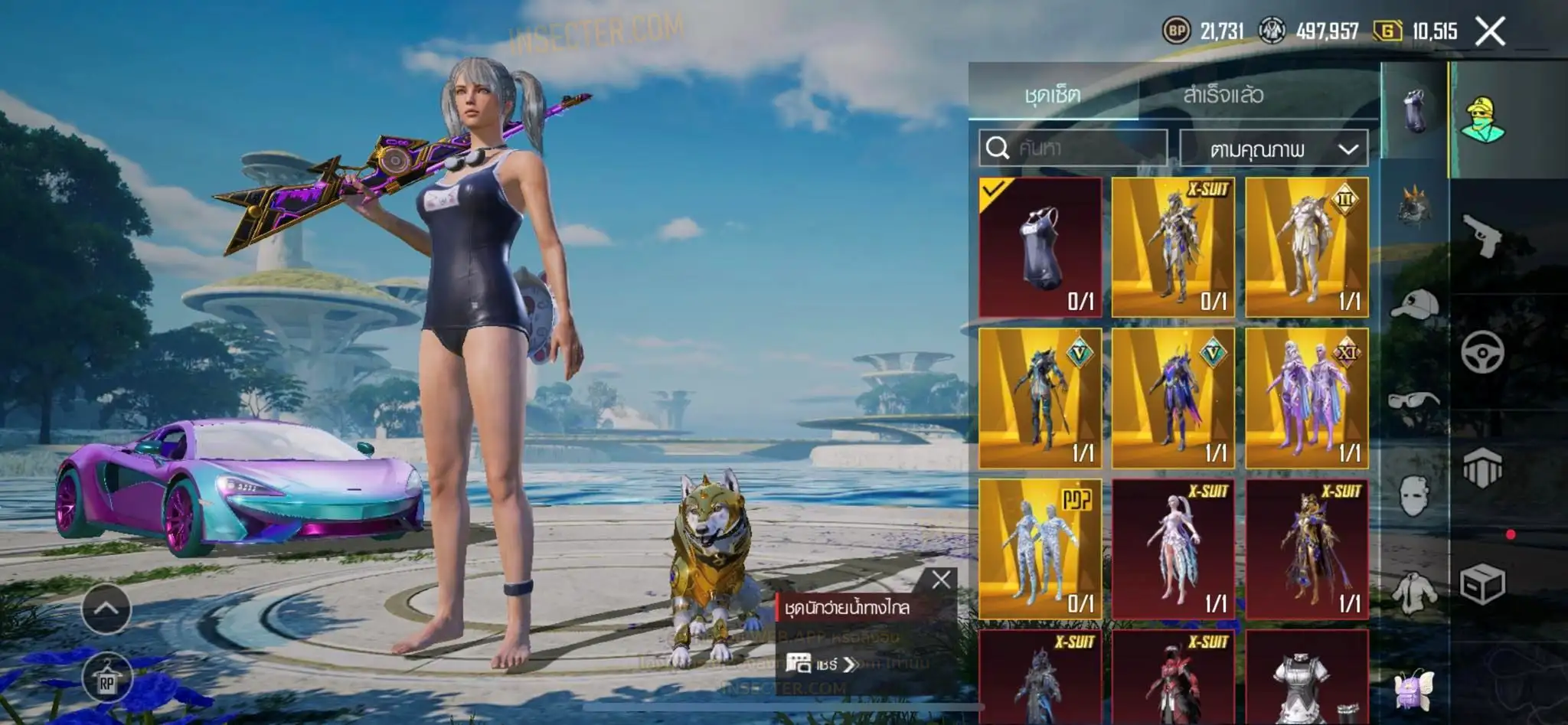Image resolution: width=1568 pixels, height=725 pixels.
Task: Choose the pink-haired X-Suit with 1/1
Action: 1173,549
